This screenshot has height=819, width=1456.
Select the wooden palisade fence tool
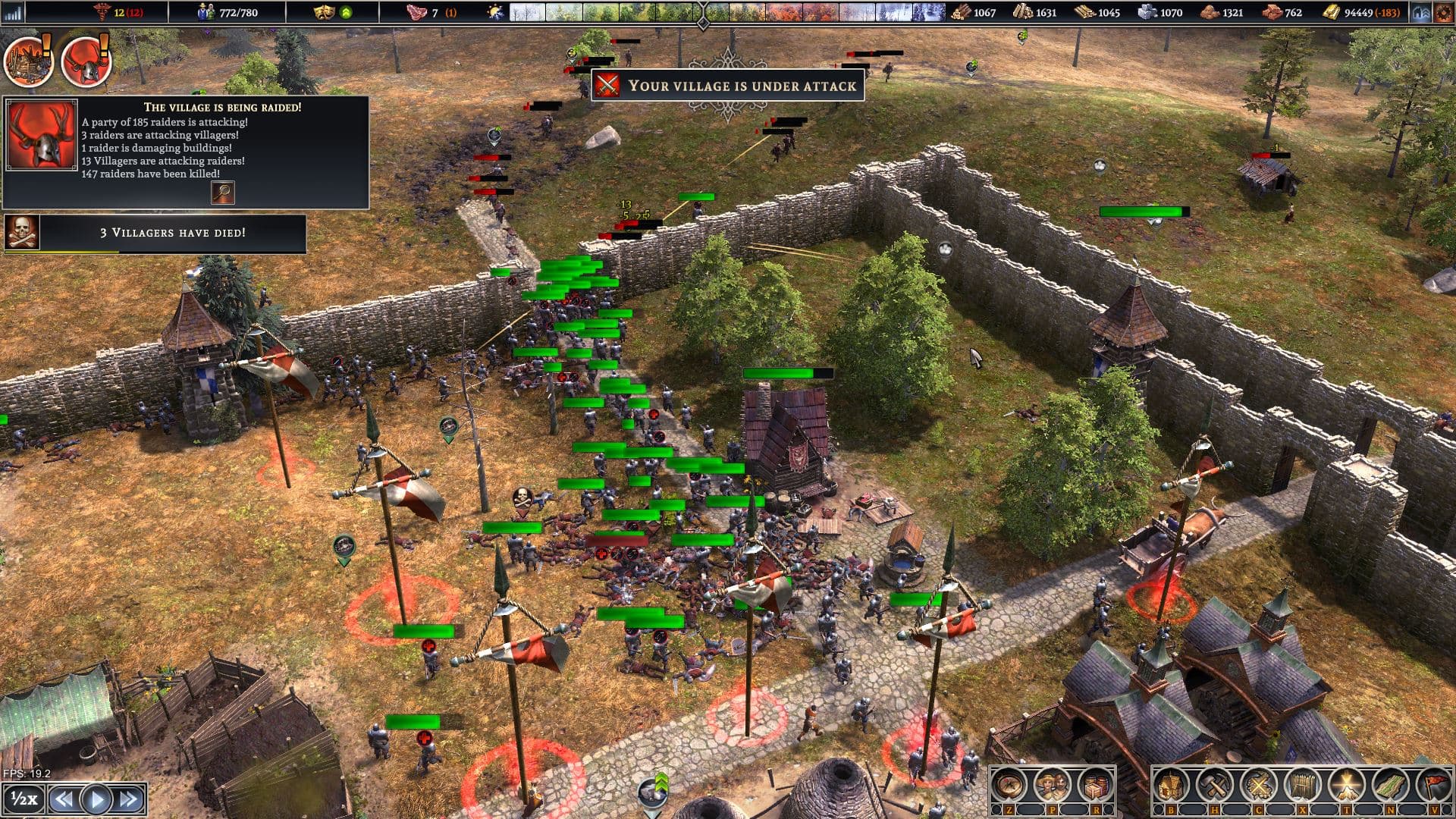tap(1303, 786)
